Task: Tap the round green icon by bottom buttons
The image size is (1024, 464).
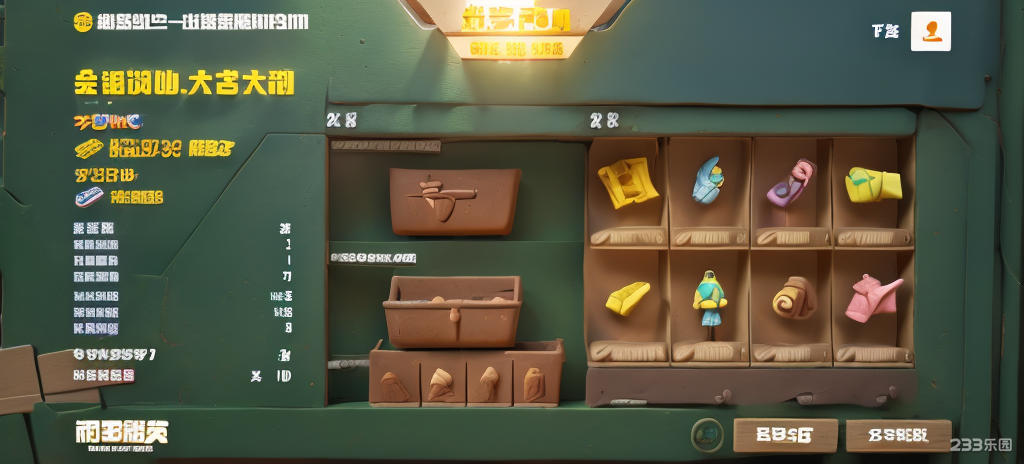Action: point(708,434)
